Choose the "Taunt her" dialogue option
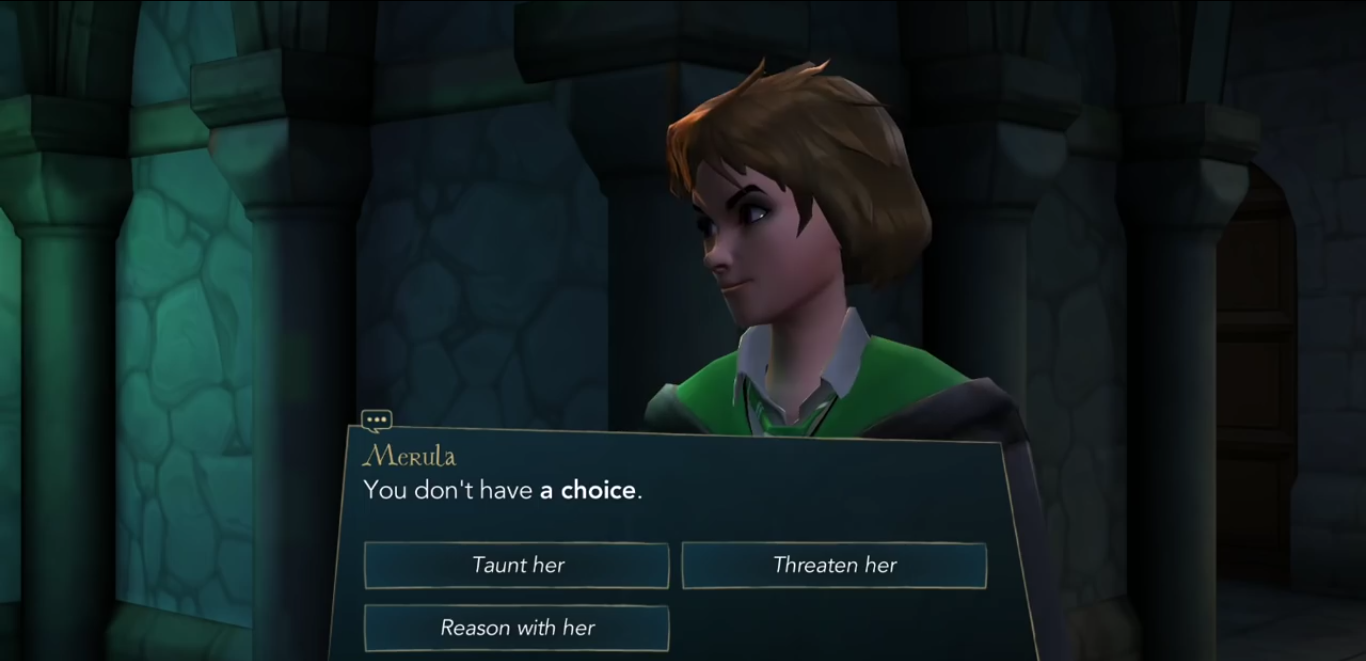 click(x=516, y=565)
